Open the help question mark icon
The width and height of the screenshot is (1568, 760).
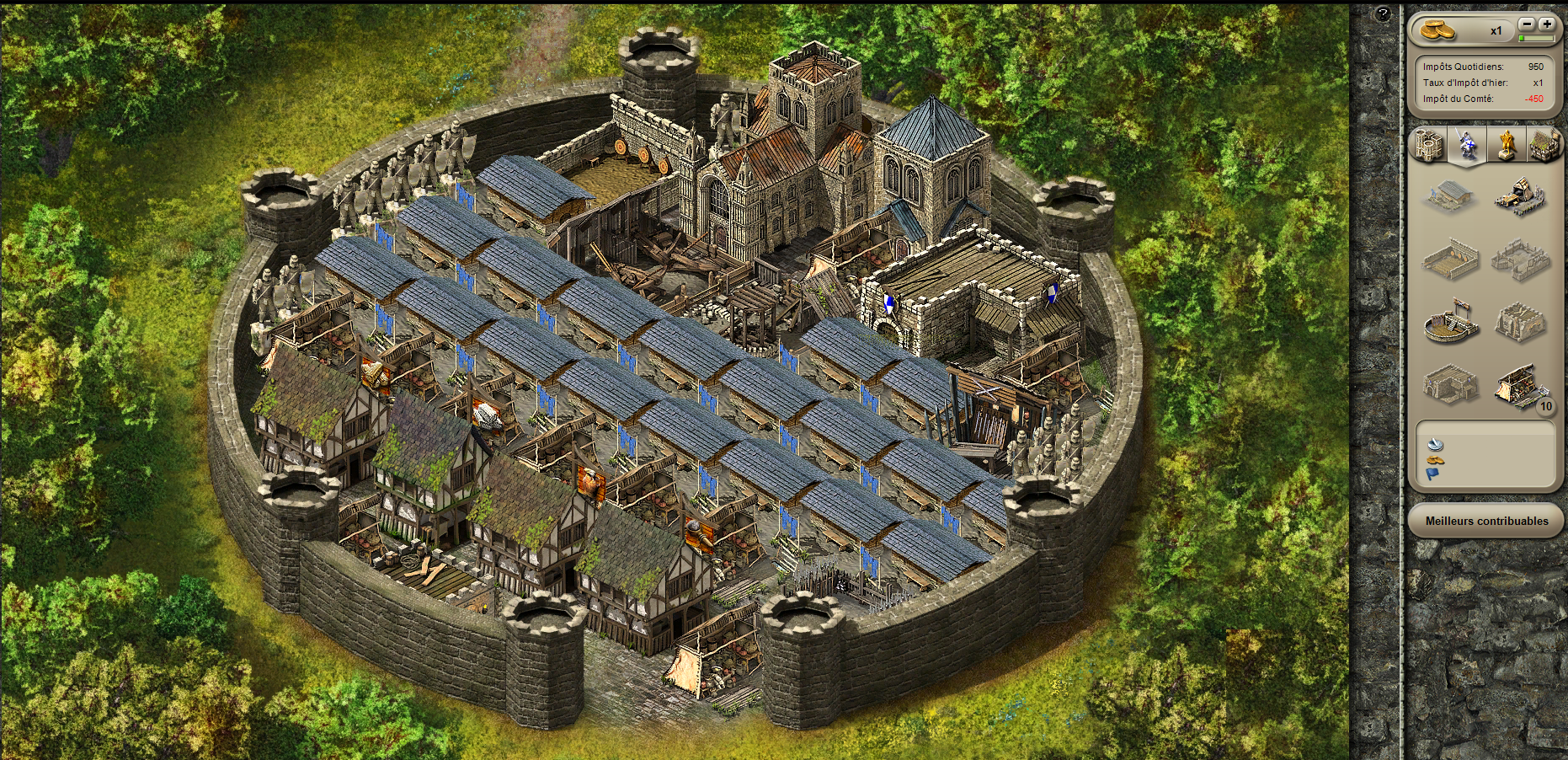tap(1383, 14)
